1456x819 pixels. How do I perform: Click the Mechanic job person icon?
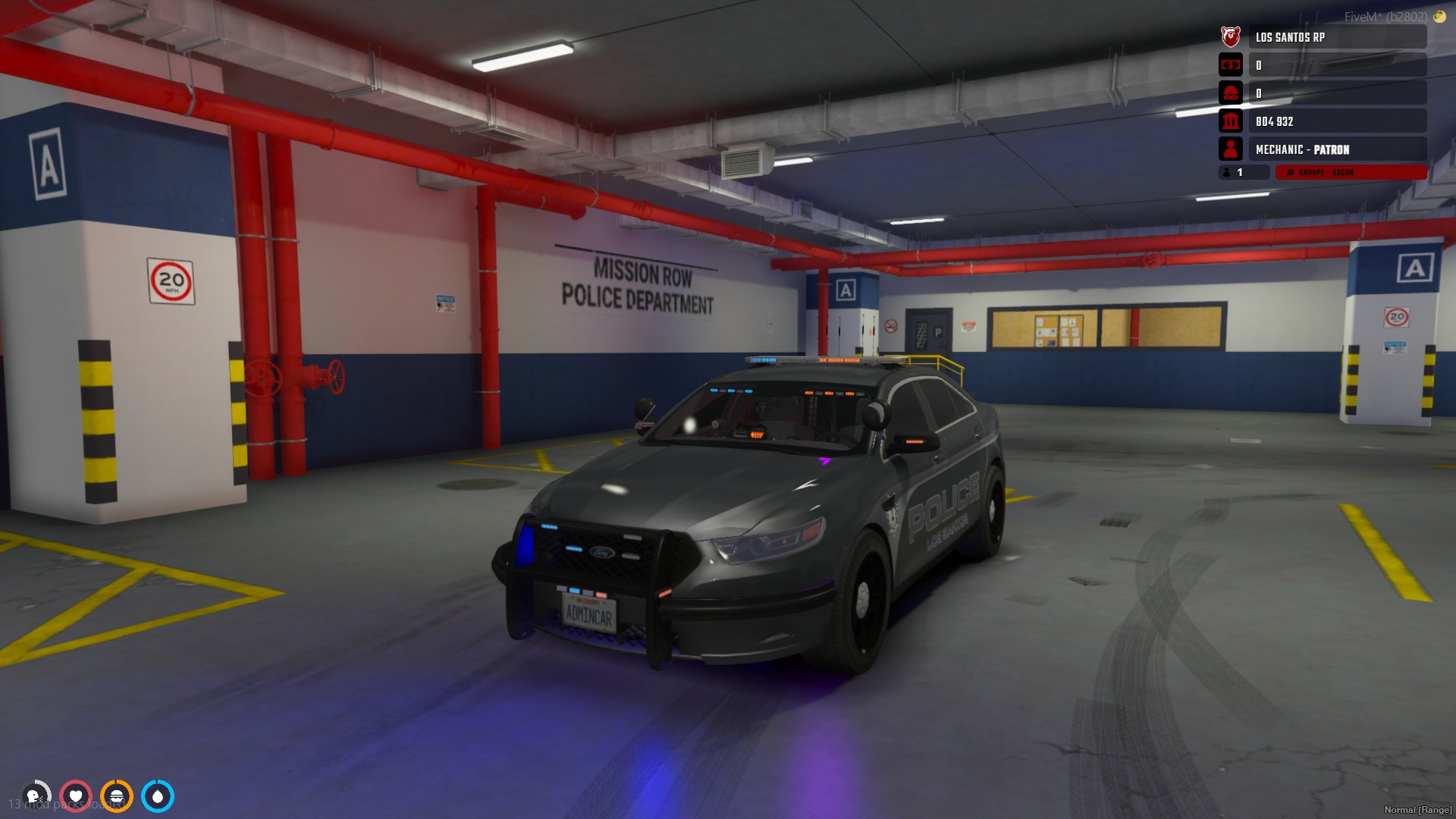[1230, 149]
